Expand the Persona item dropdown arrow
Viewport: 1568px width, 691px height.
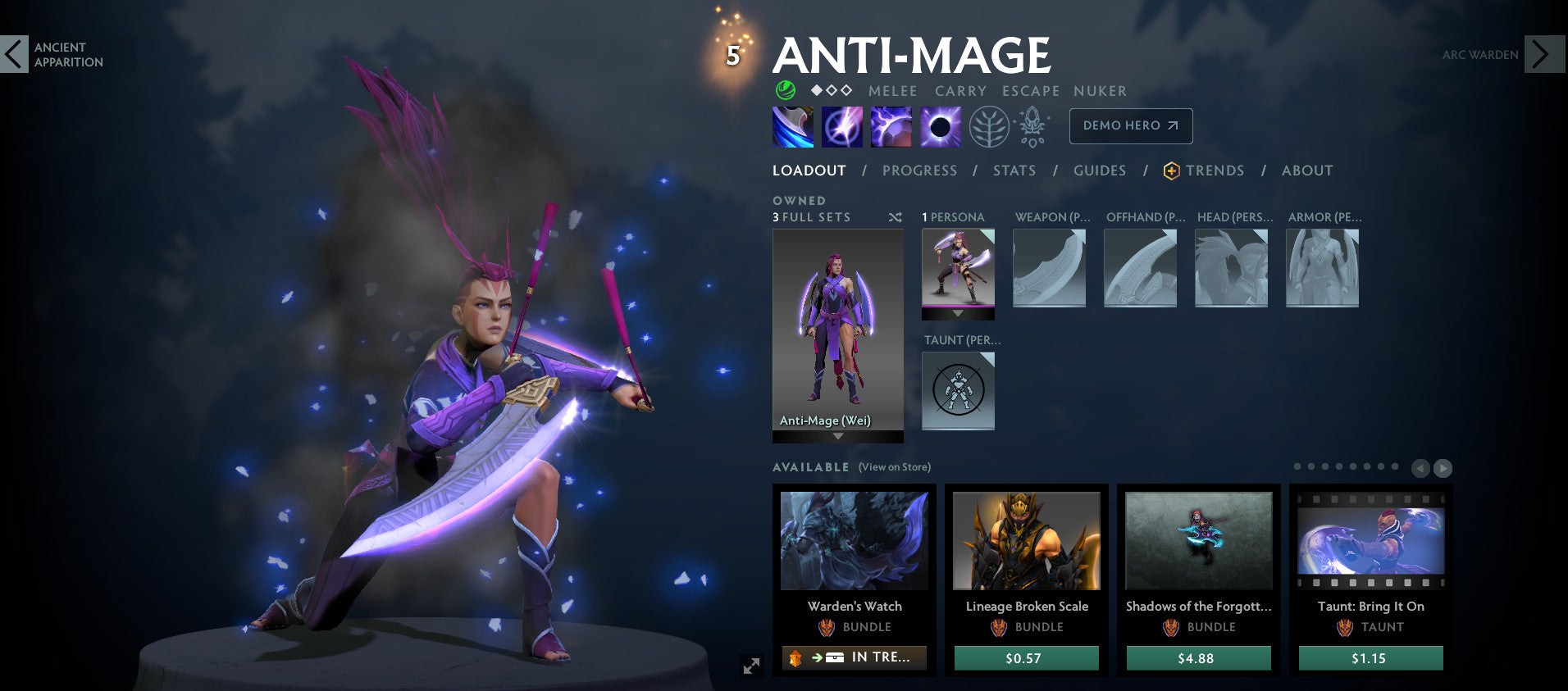pyautogui.click(x=957, y=313)
